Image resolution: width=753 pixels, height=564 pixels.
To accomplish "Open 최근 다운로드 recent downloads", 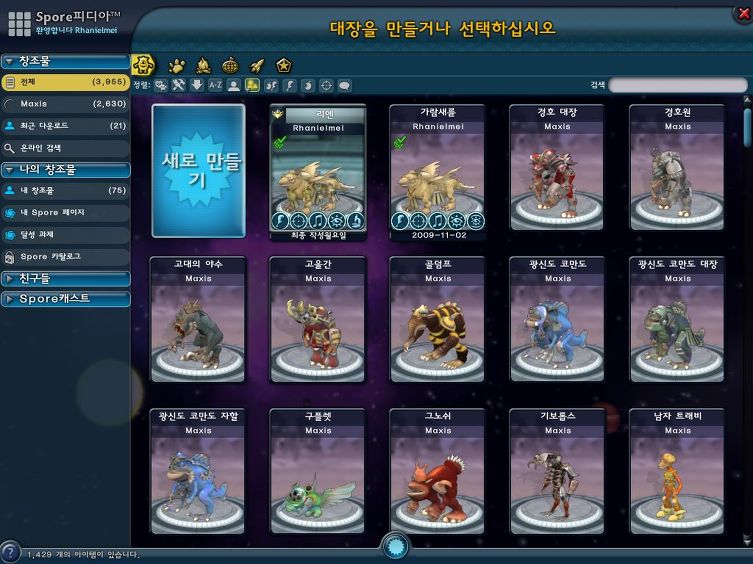I will click(65, 126).
